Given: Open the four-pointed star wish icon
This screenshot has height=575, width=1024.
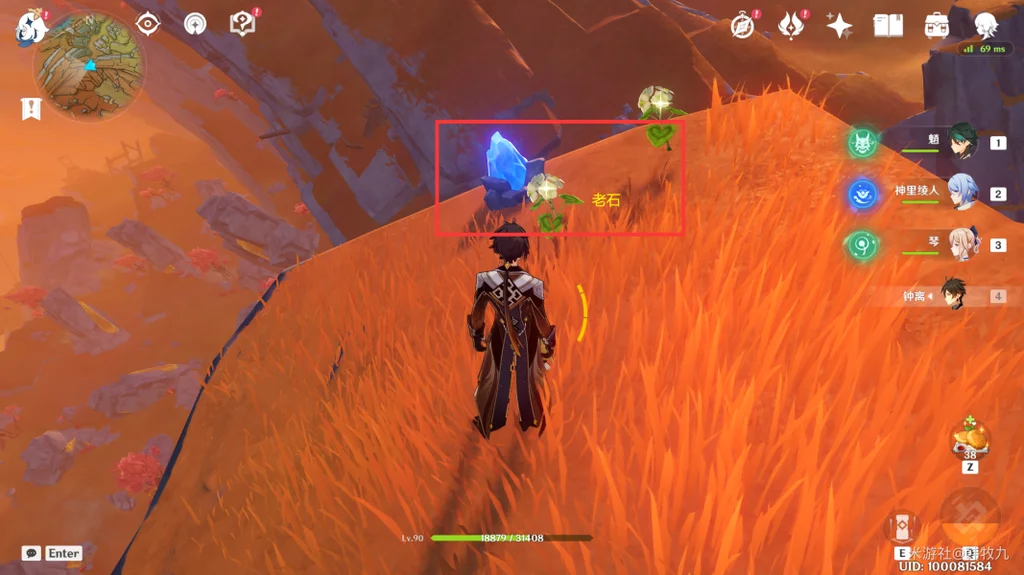Looking at the screenshot, I should [839, 26].
